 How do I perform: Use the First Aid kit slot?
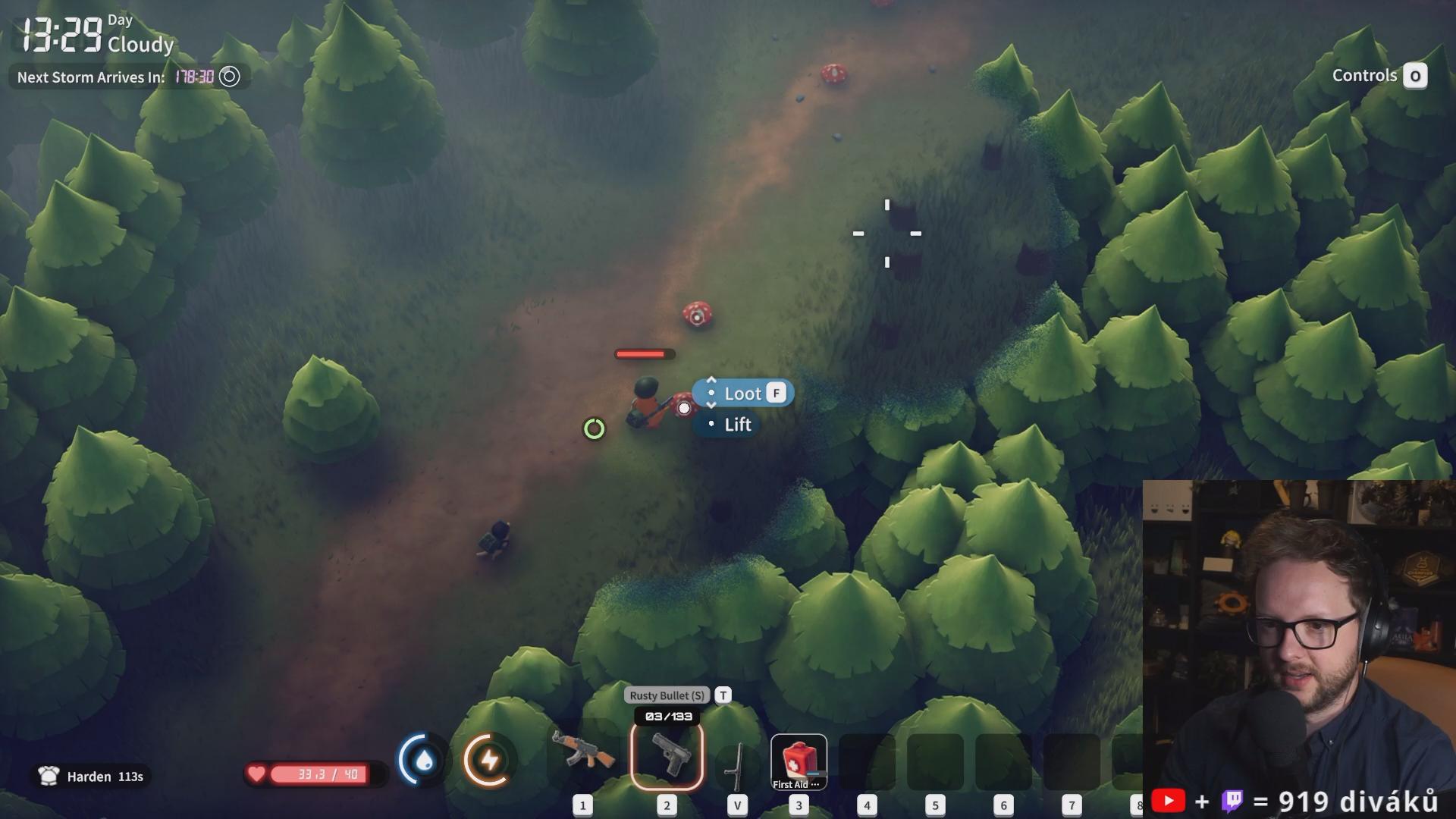tap(799, 761)
